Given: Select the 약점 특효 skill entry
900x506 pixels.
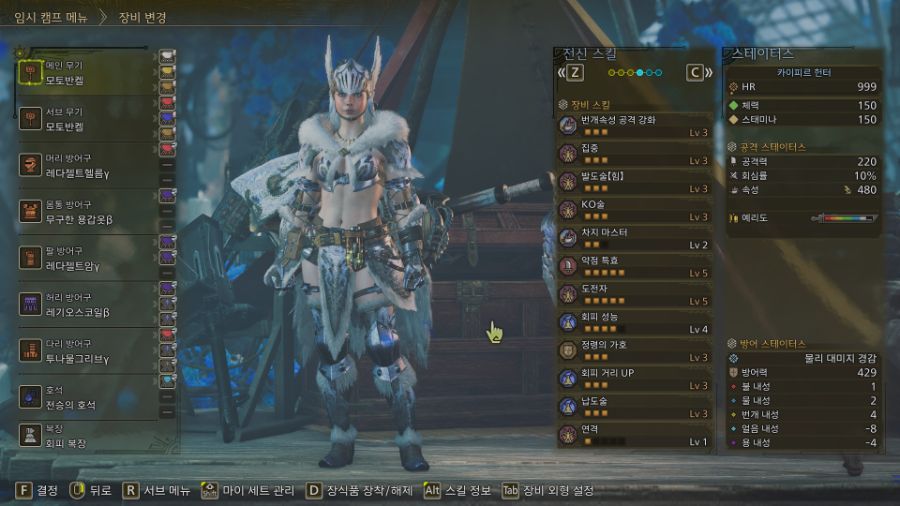Looking at the screenshot, I should (x=635, y=266).
